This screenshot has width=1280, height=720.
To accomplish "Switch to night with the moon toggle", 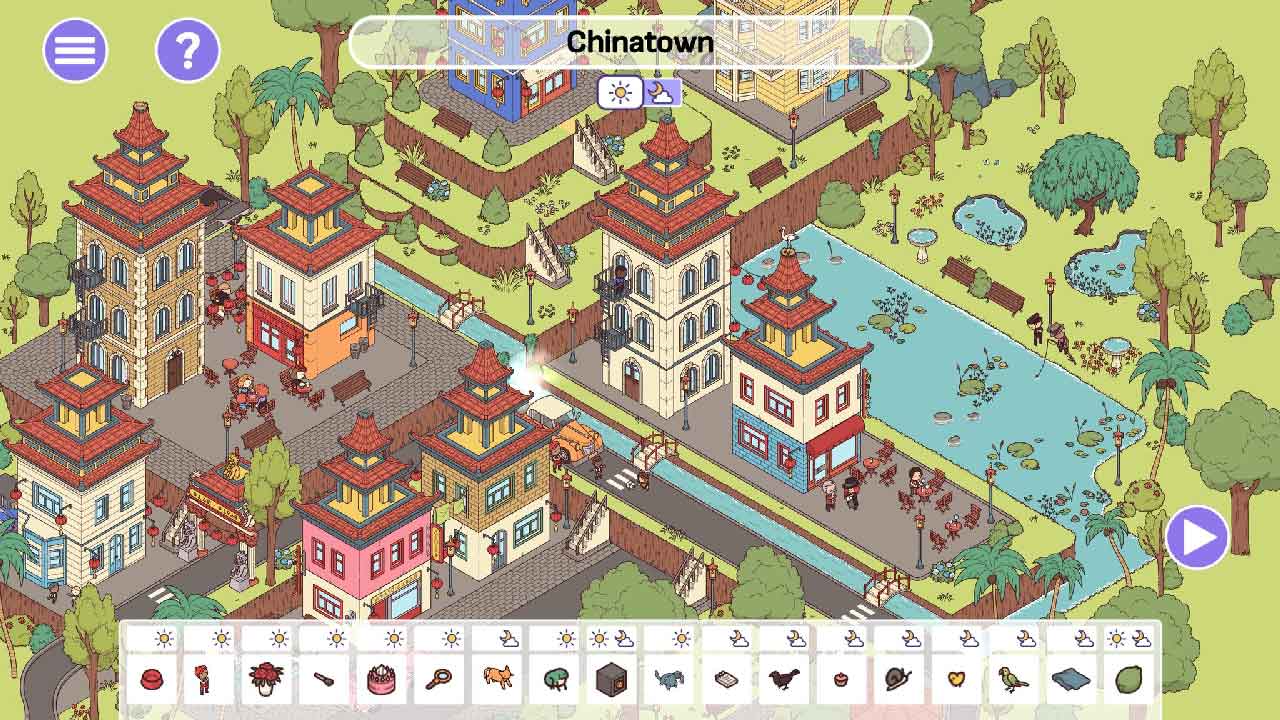I will (661, 93).
